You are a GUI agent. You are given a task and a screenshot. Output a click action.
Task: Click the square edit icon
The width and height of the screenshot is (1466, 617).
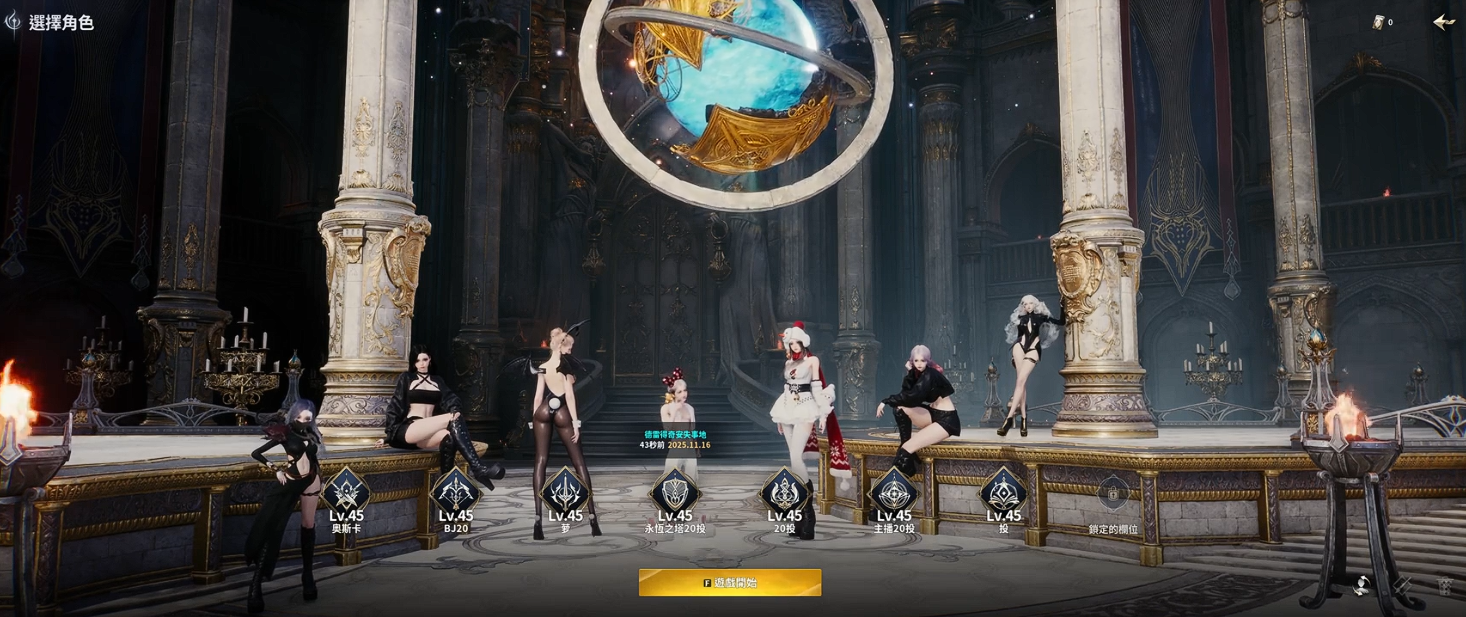point(1404,586)
